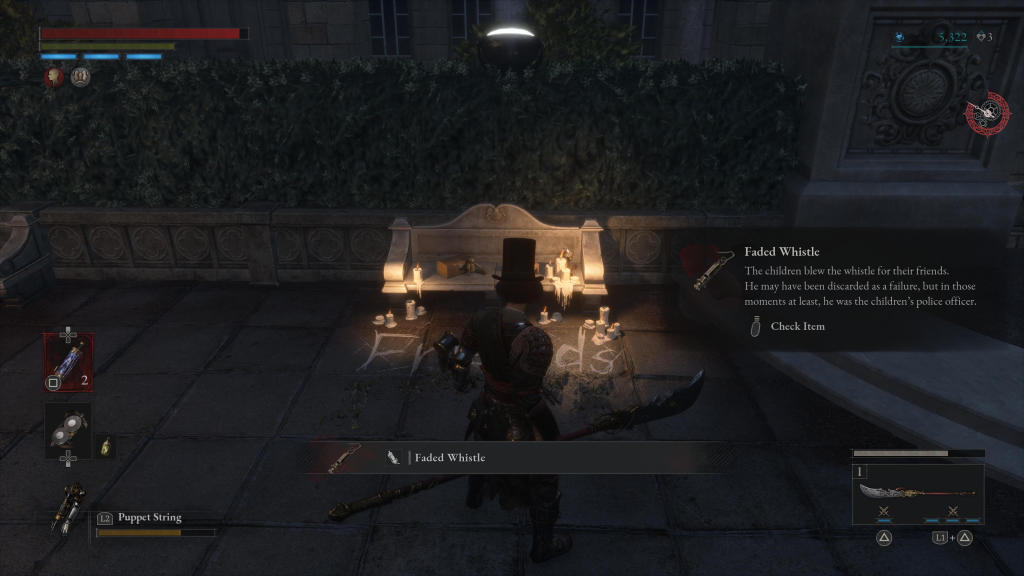Click the red head status icon
Viewport: 1024px width, 576px height.
coord(54,76)
